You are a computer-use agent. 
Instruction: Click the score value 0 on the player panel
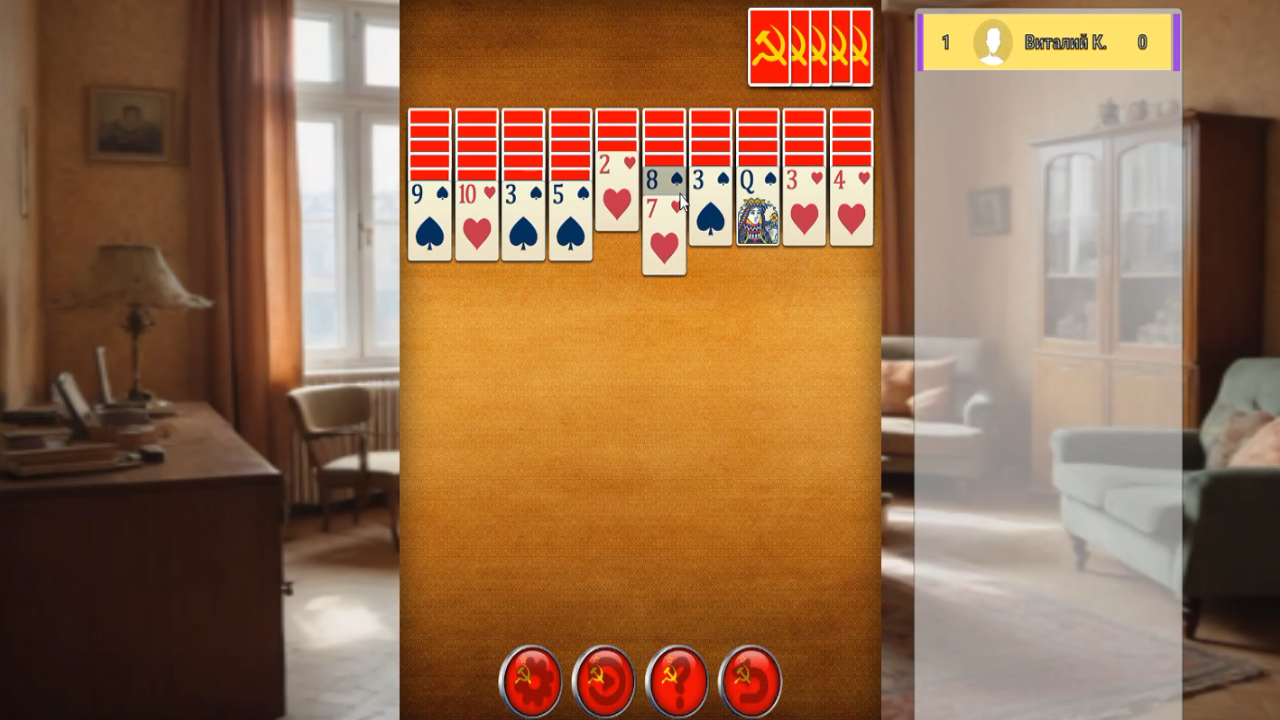(x=1140, y=41)
